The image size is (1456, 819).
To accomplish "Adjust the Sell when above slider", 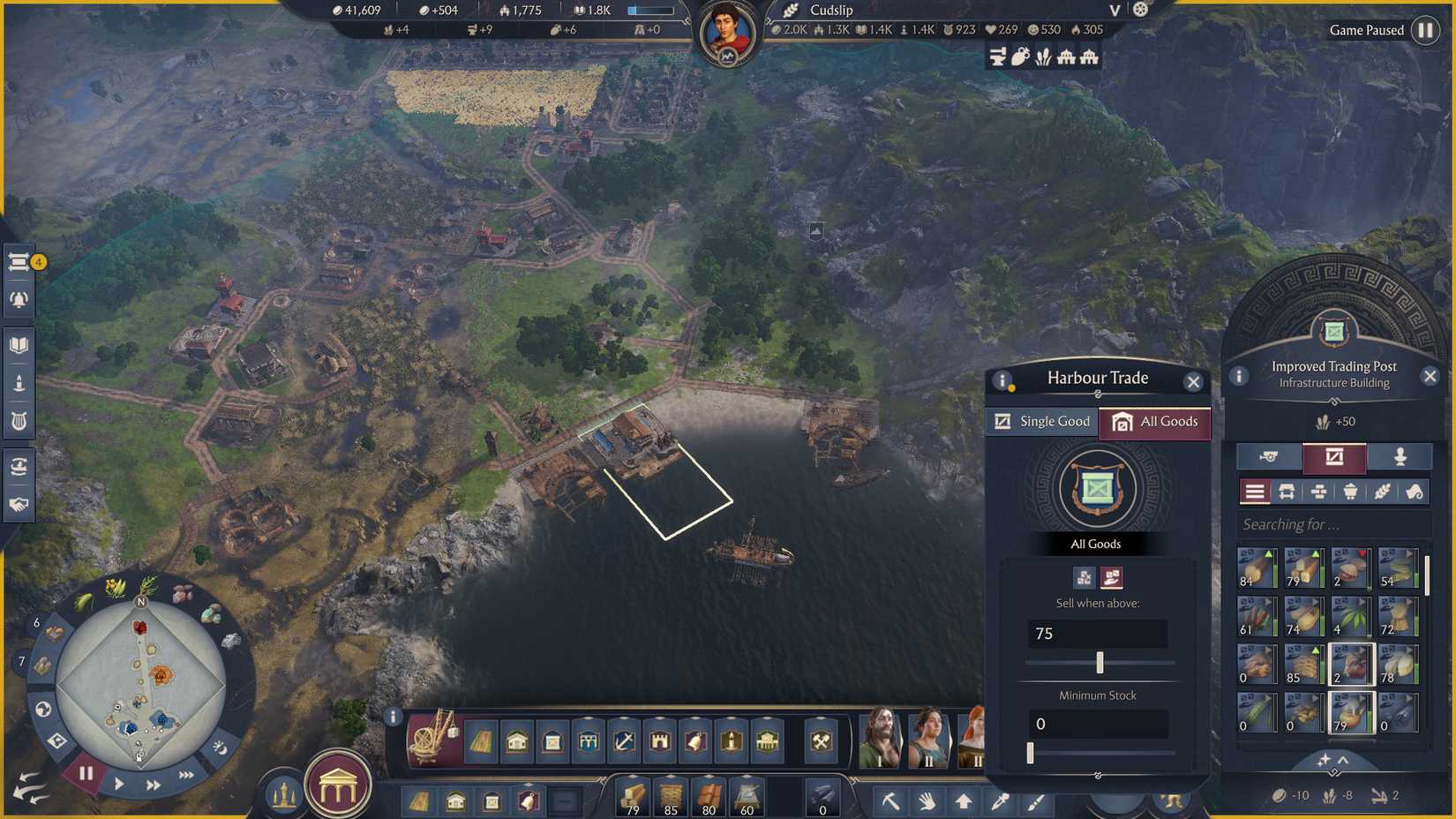I will pyautogui.click(x=1100, y=662).
